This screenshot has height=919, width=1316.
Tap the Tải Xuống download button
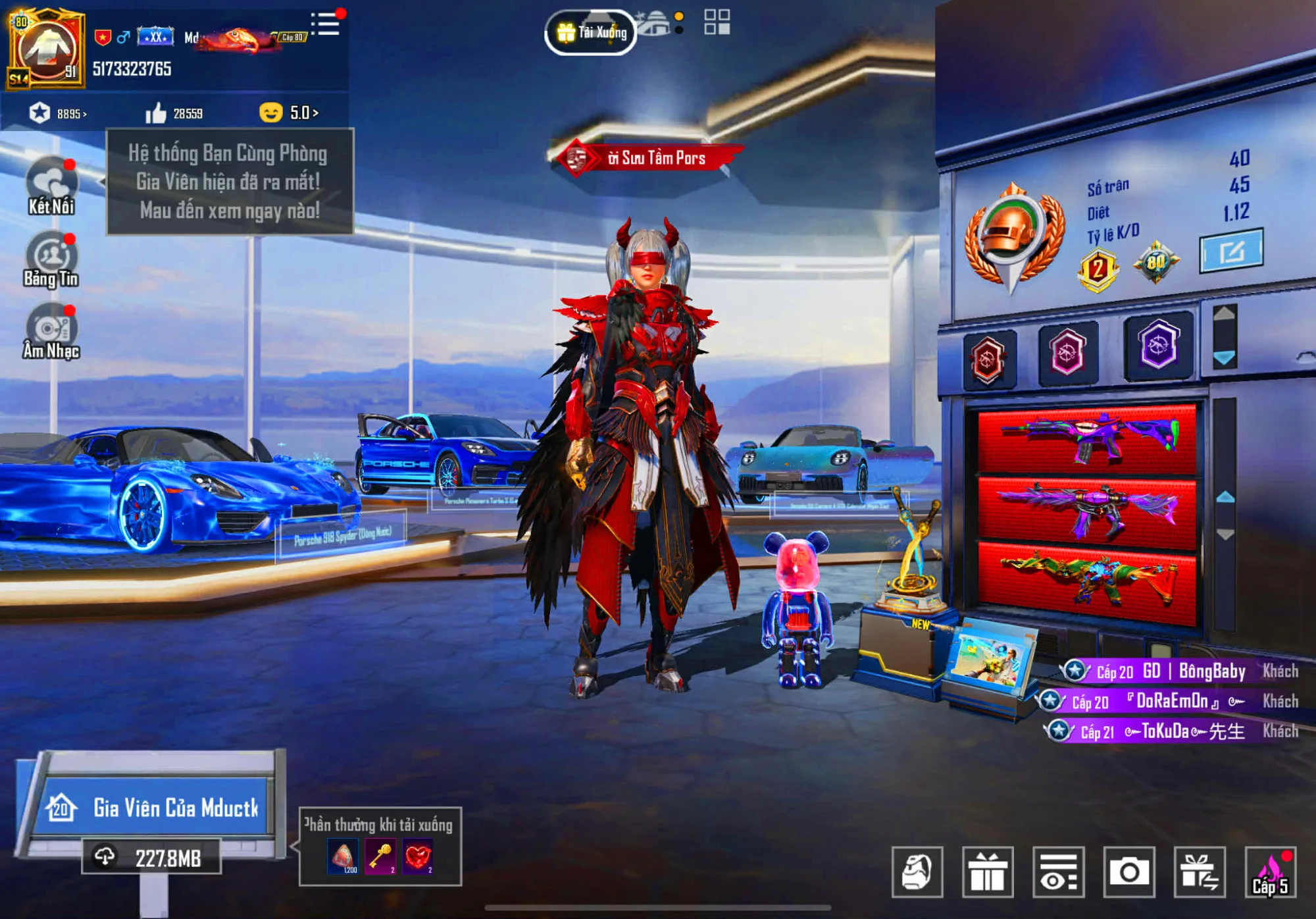[x=591, y=32]
